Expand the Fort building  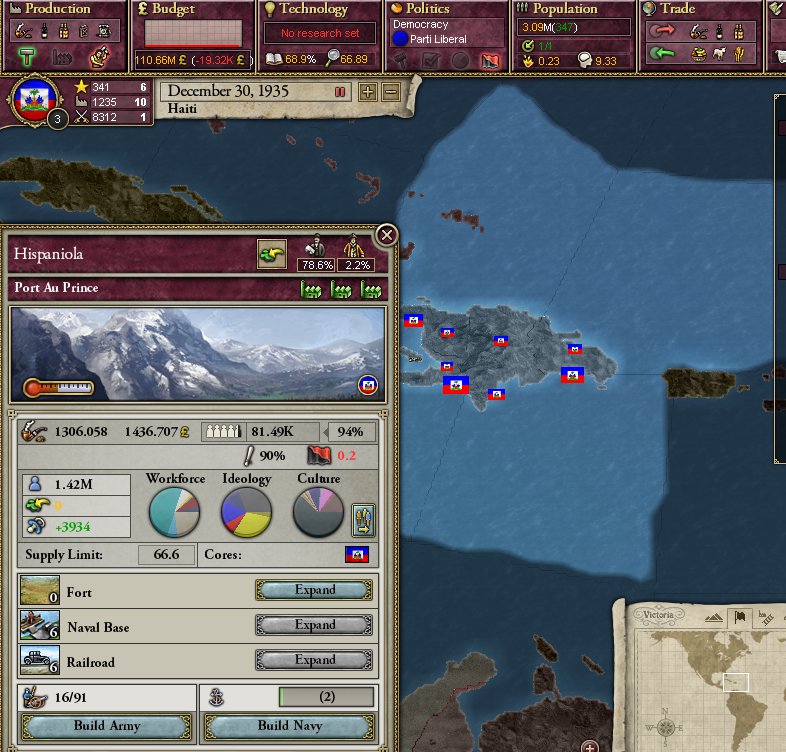[x=315, y=590]
